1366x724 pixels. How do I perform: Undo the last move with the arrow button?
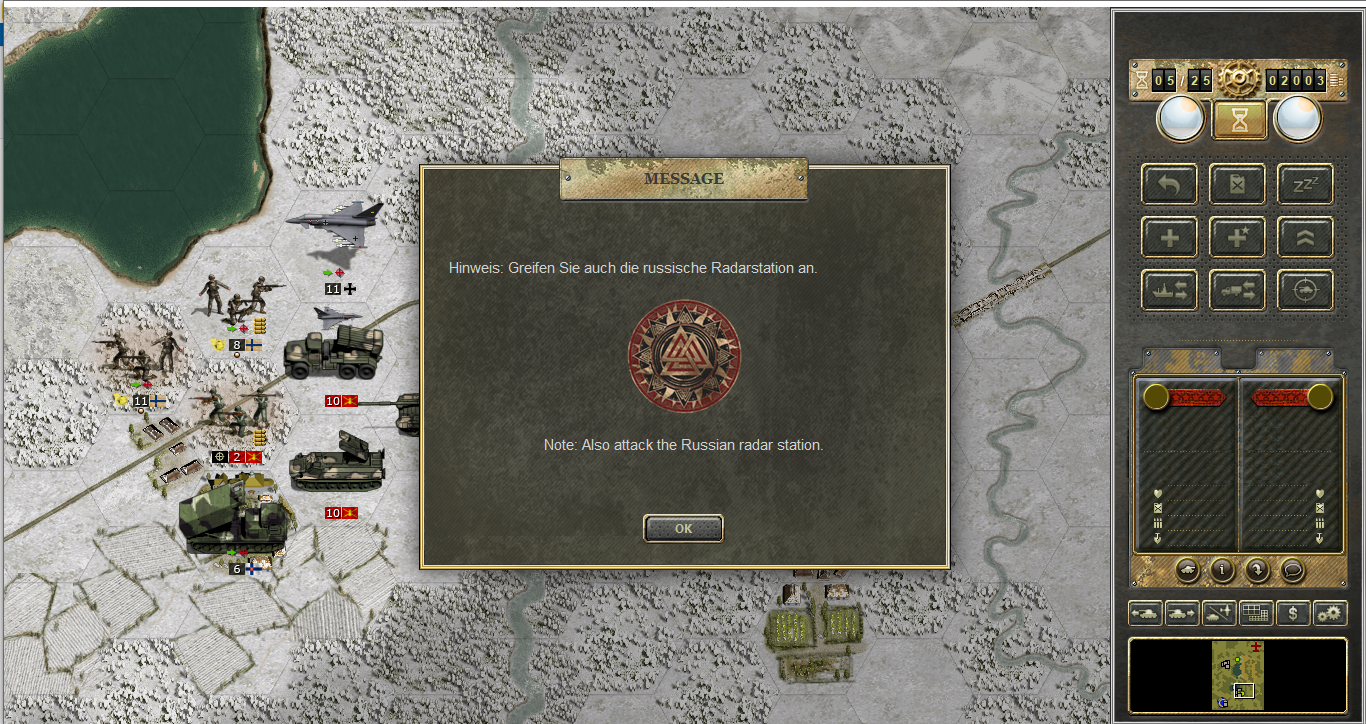1169,184
